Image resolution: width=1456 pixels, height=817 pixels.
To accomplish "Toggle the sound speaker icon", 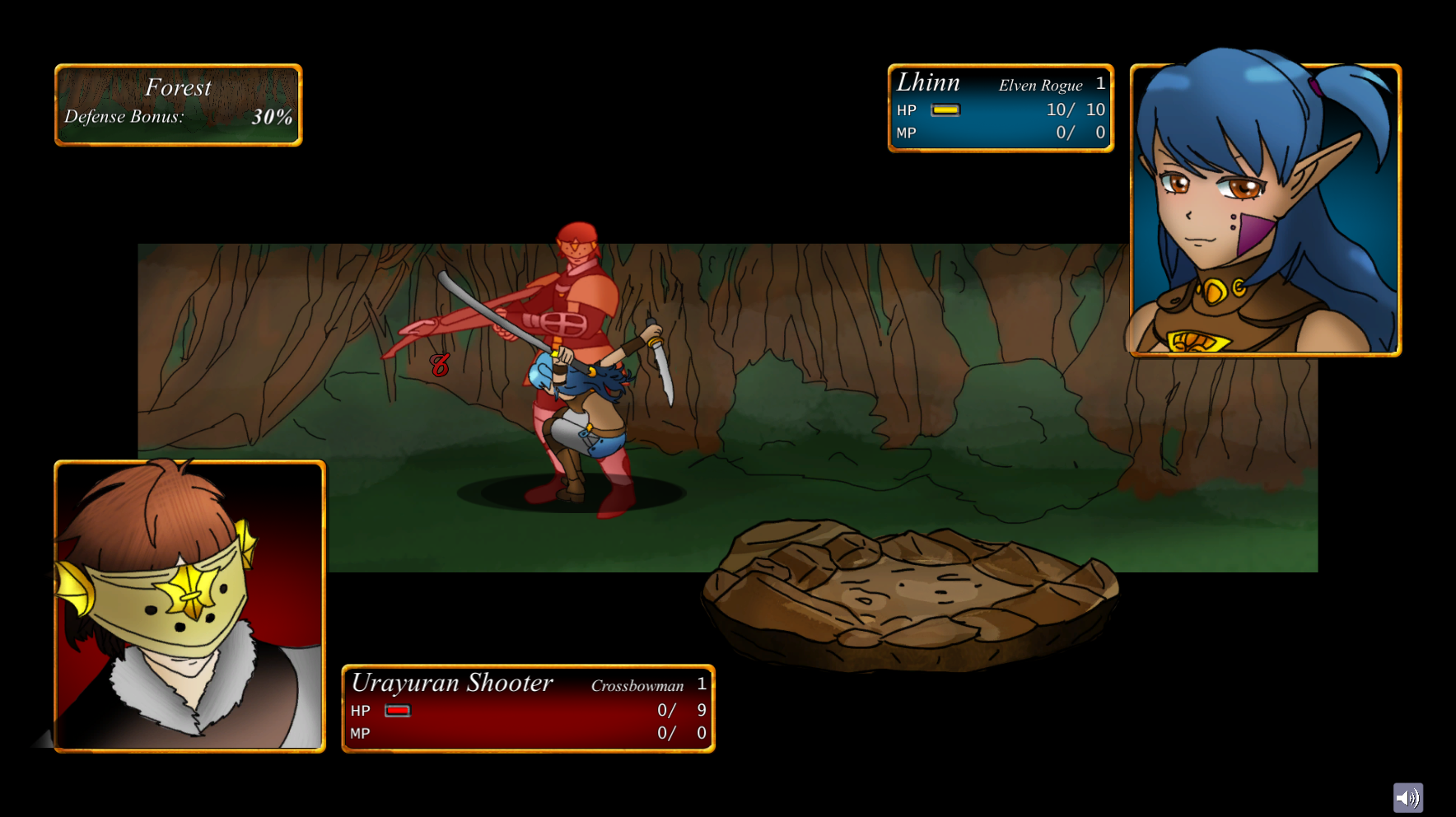I will point(1407,797).
